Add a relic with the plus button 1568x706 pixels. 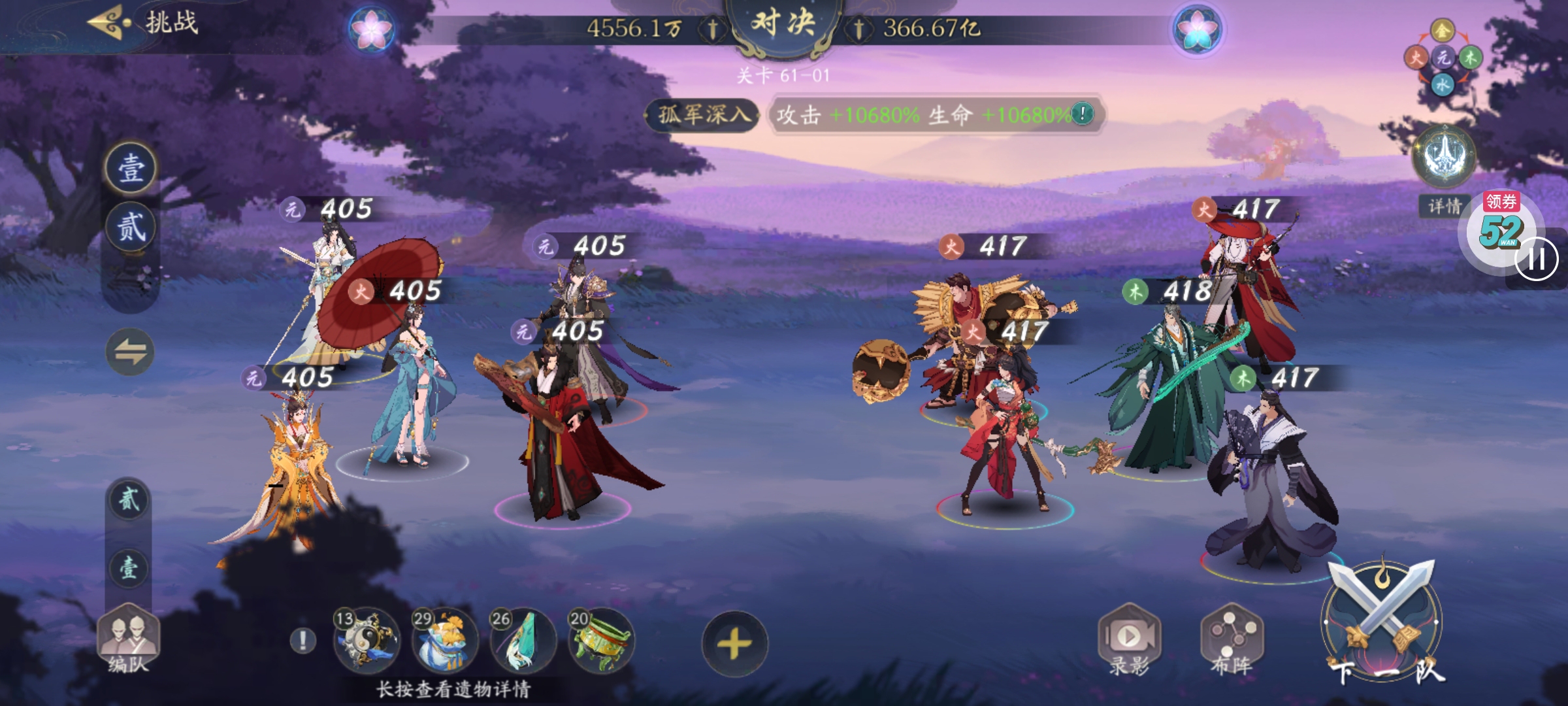(734, 645)
